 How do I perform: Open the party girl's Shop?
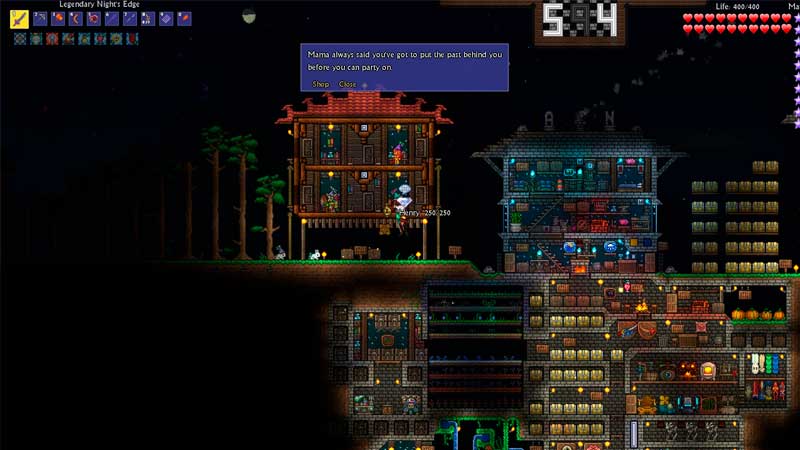pos(320,85)
